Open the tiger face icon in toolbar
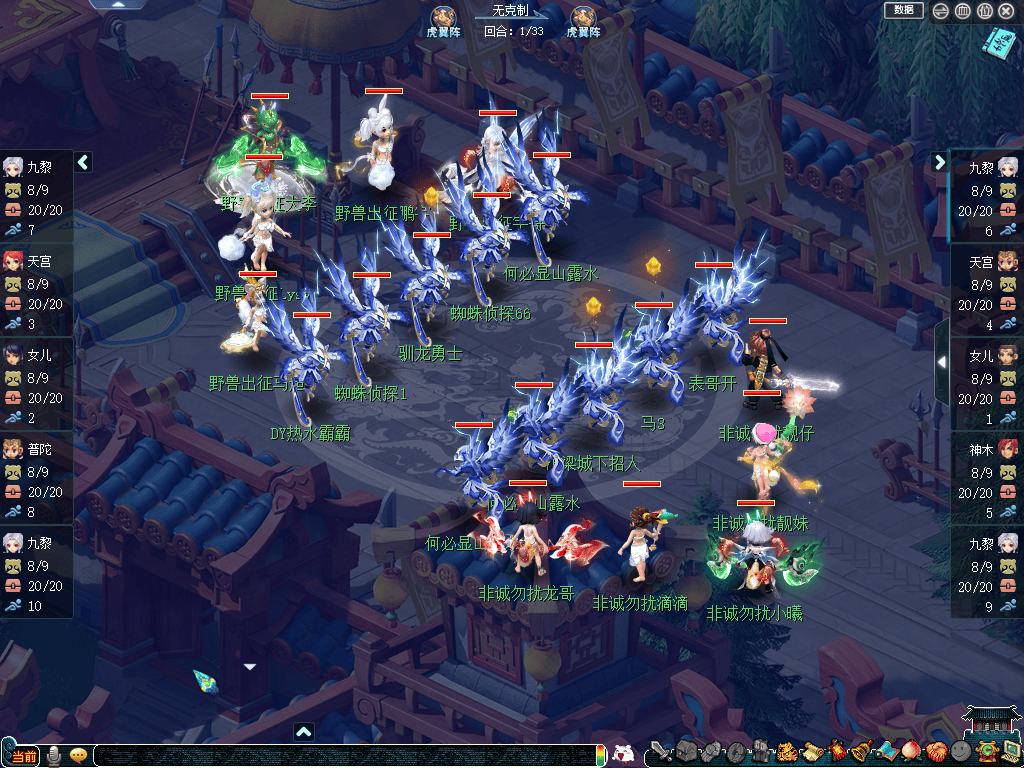Image resolution: width=1024 pixels, height=768 pixels. click(787, 751)
